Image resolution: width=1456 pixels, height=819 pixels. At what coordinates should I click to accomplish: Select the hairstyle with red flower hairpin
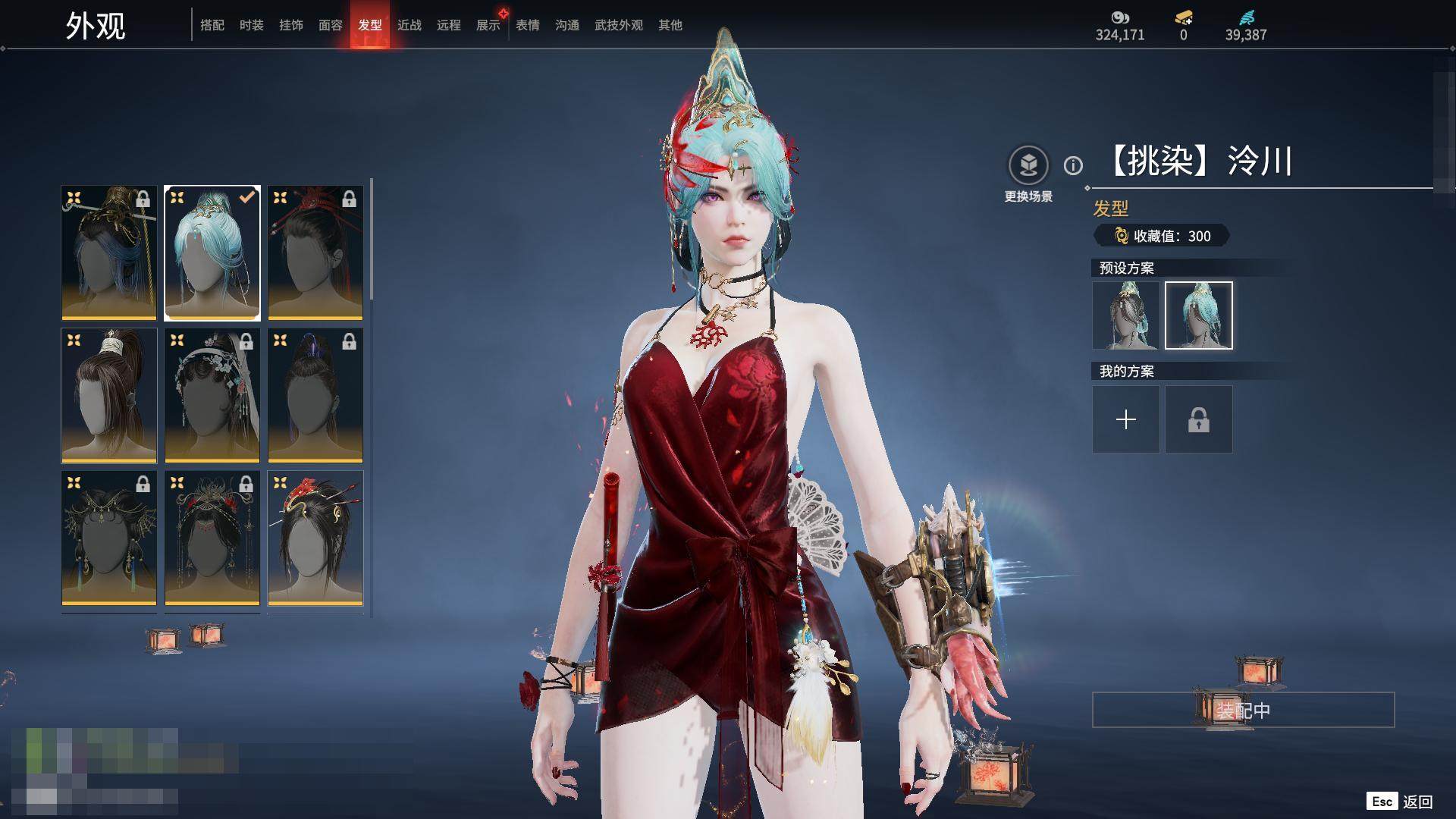pyautogui.click(x=315, y=538)
